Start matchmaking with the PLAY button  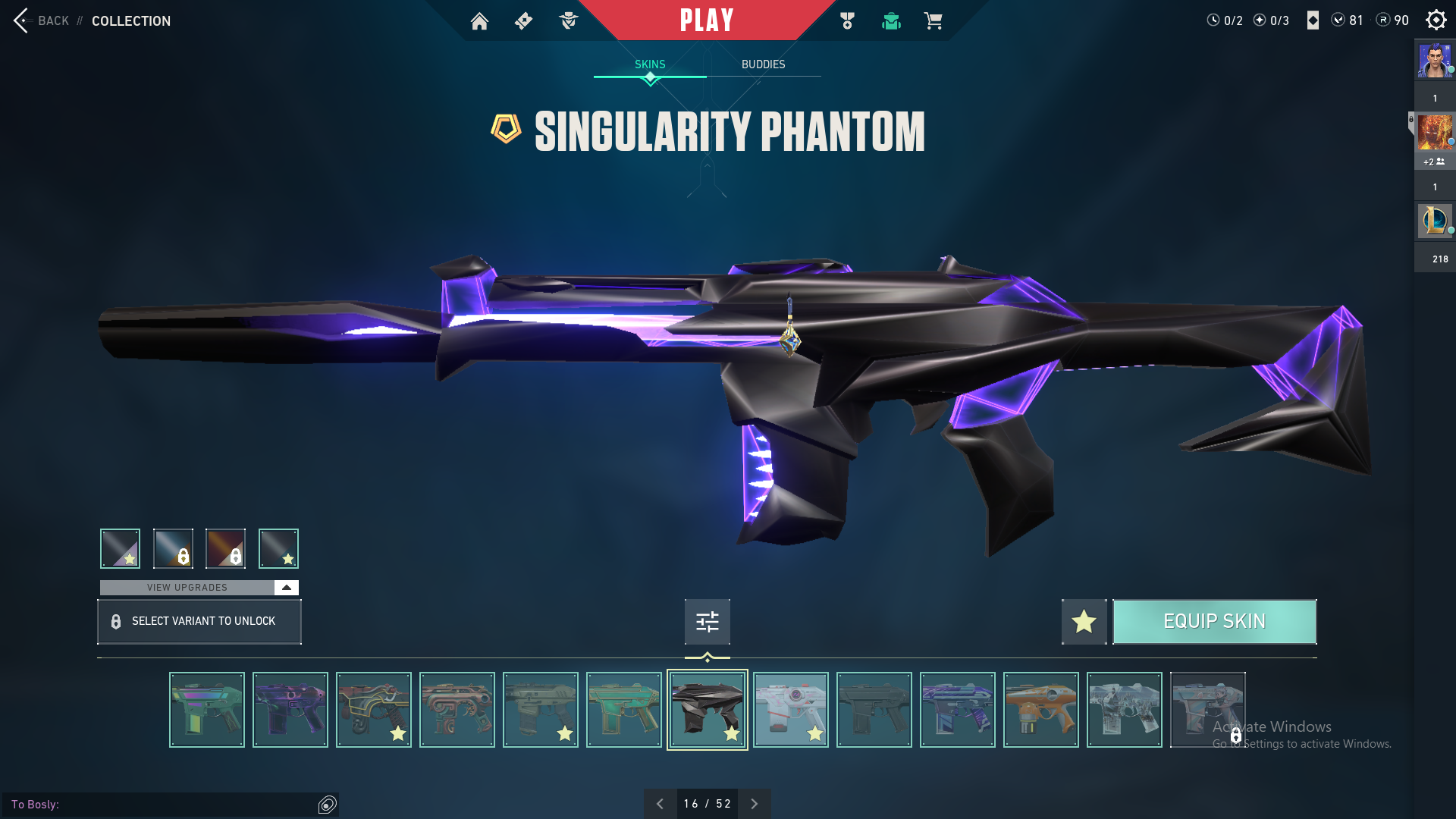point(707,20)
